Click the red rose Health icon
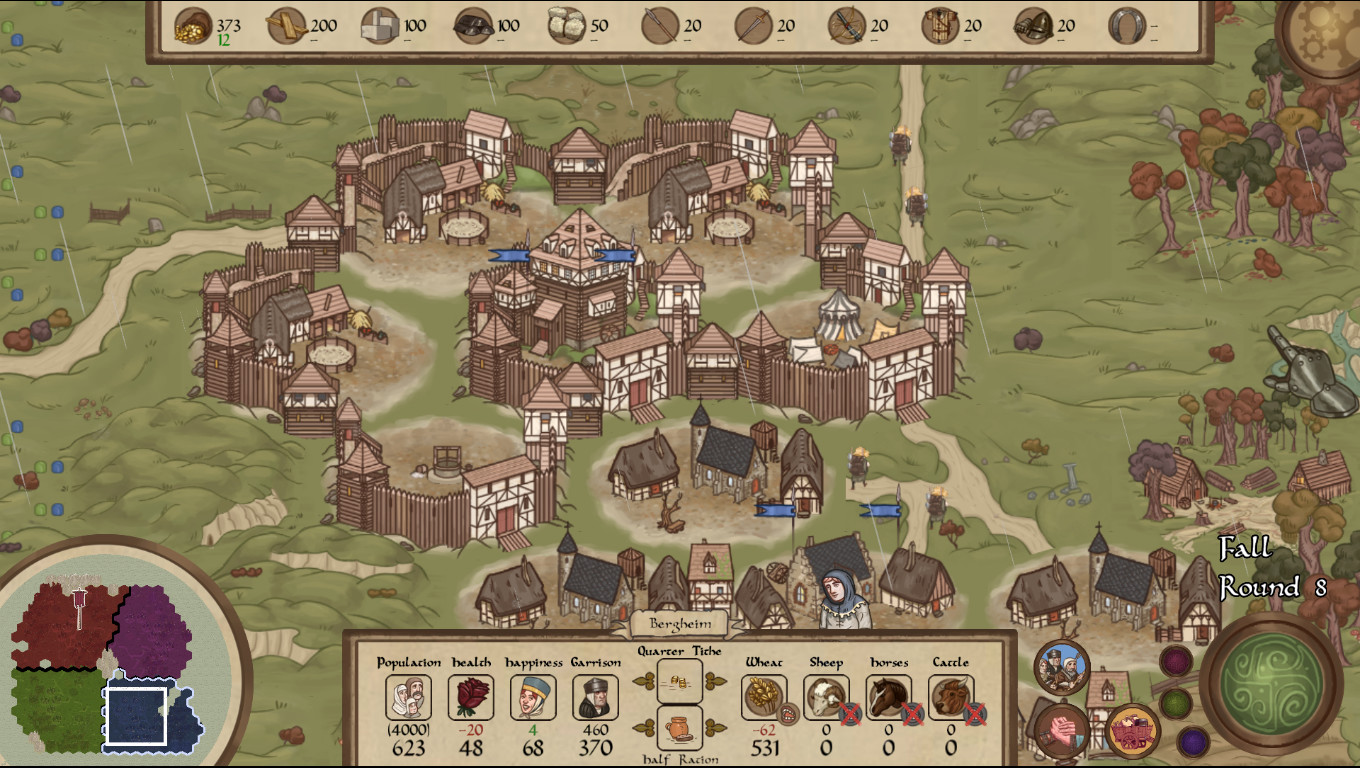Screen dimensions: 1360x768 (471, 697)
